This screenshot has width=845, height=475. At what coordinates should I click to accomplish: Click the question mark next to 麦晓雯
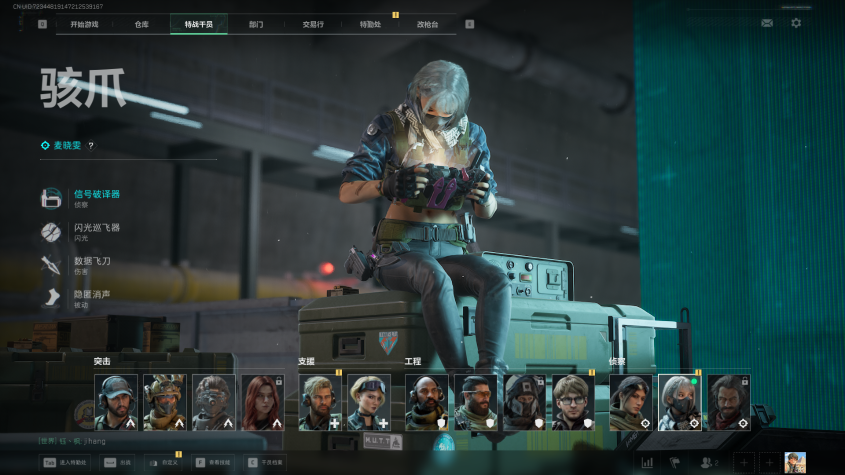91,146
